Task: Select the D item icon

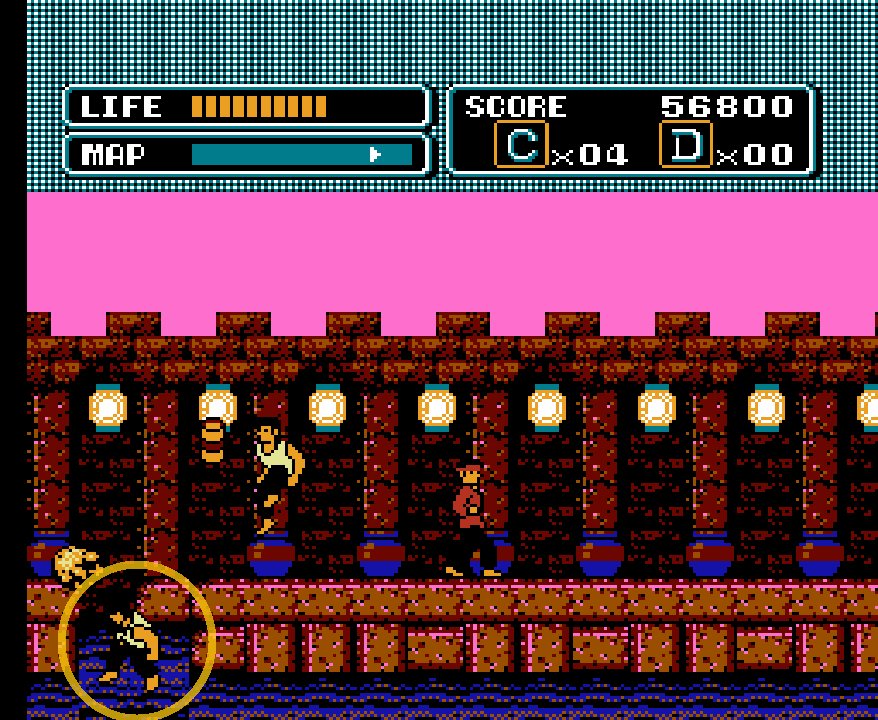Action: 686,145
